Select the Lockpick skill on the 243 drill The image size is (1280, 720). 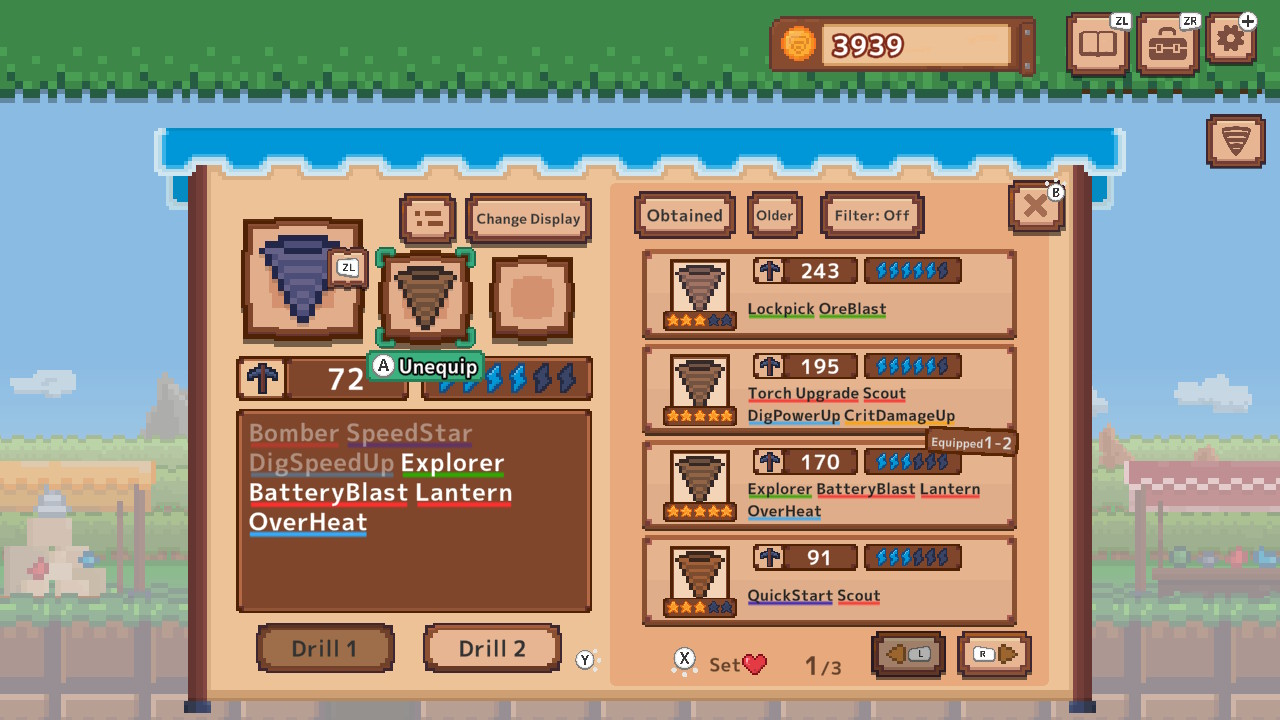tap(780, 308)
